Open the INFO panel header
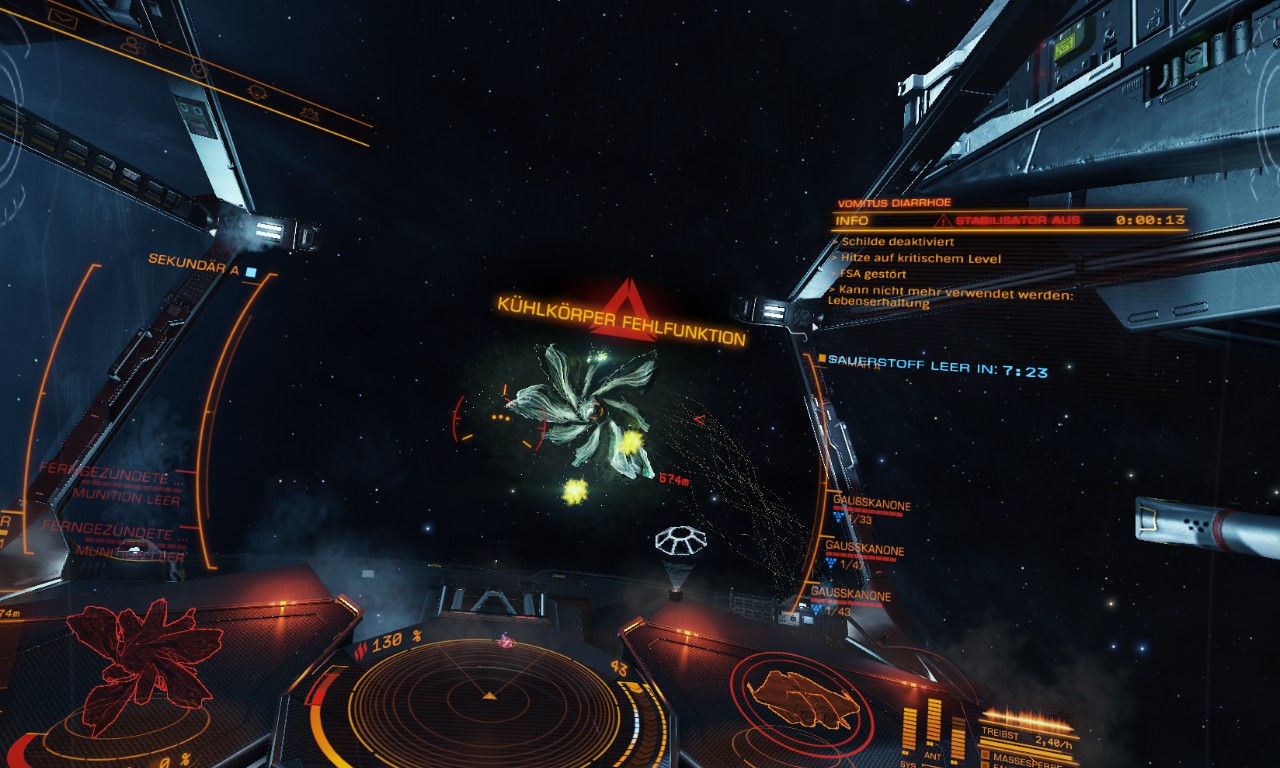This screenshot has width=1280, height=768. tap(852, 220)
